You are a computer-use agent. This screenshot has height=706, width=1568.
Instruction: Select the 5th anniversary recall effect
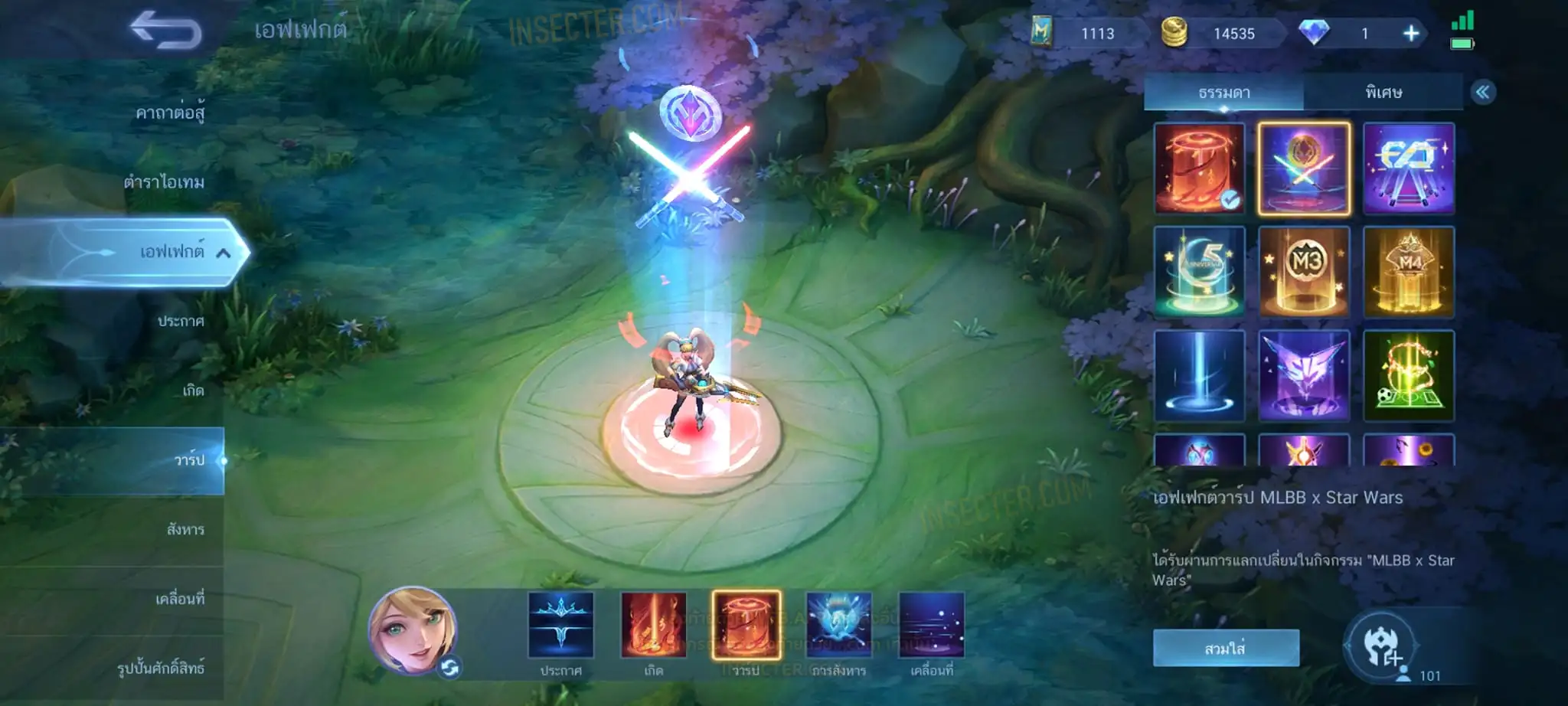coord(1199,272)
